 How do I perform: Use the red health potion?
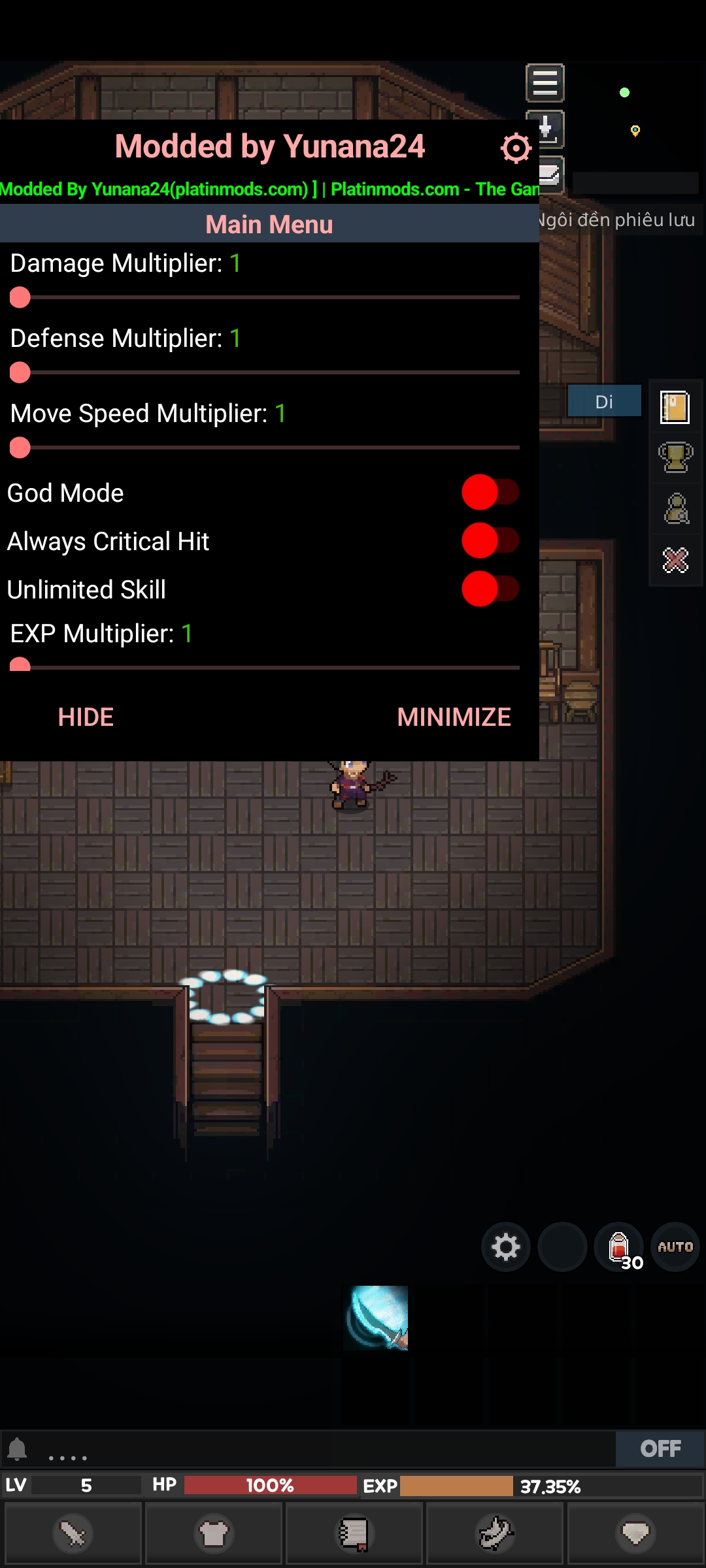618,1247
